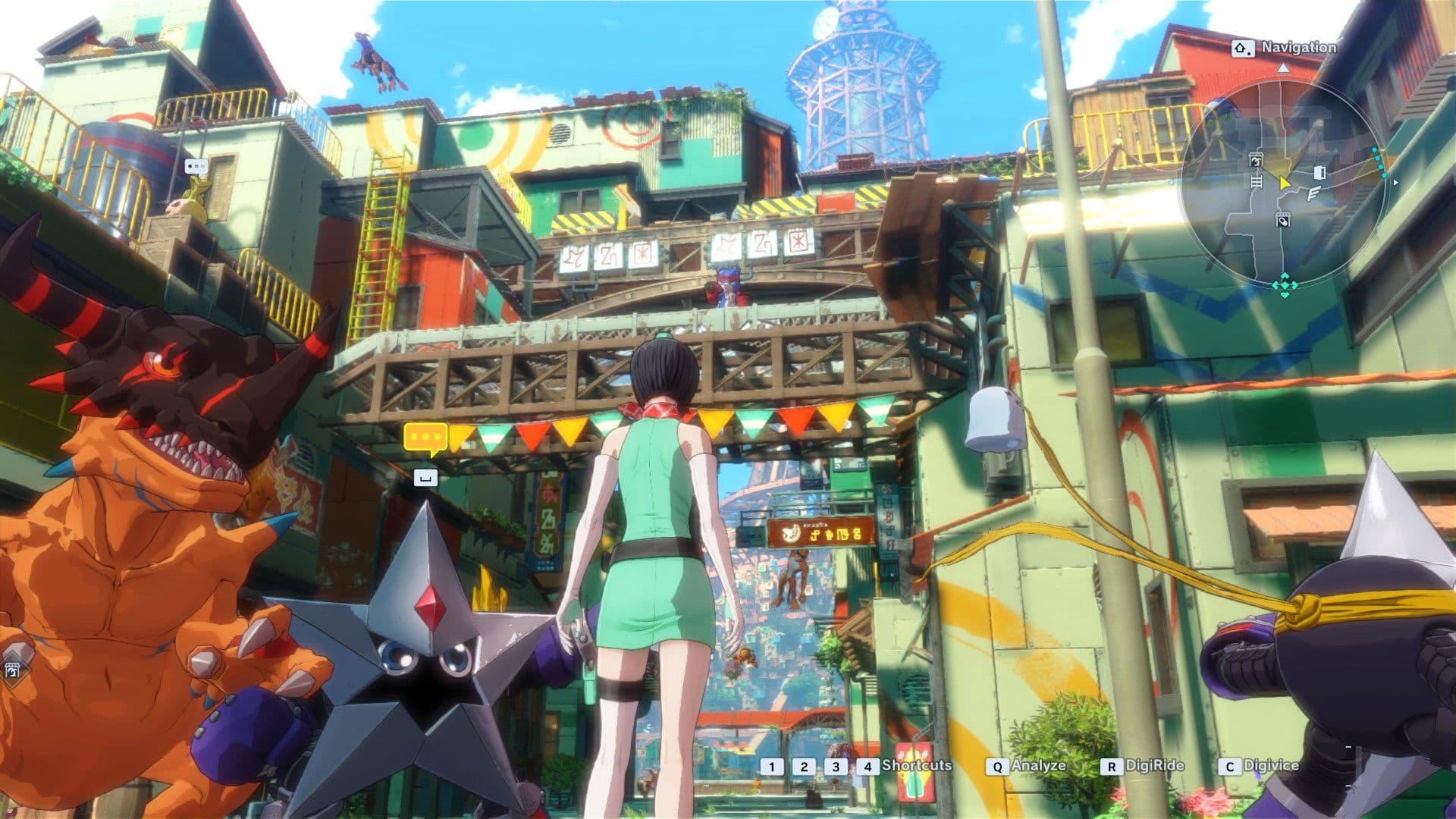The height and width of the screenshot is (819, 1456).
Task: Click the teal waypoint dots on the minimap edge
Action: tap(1379, 162)
